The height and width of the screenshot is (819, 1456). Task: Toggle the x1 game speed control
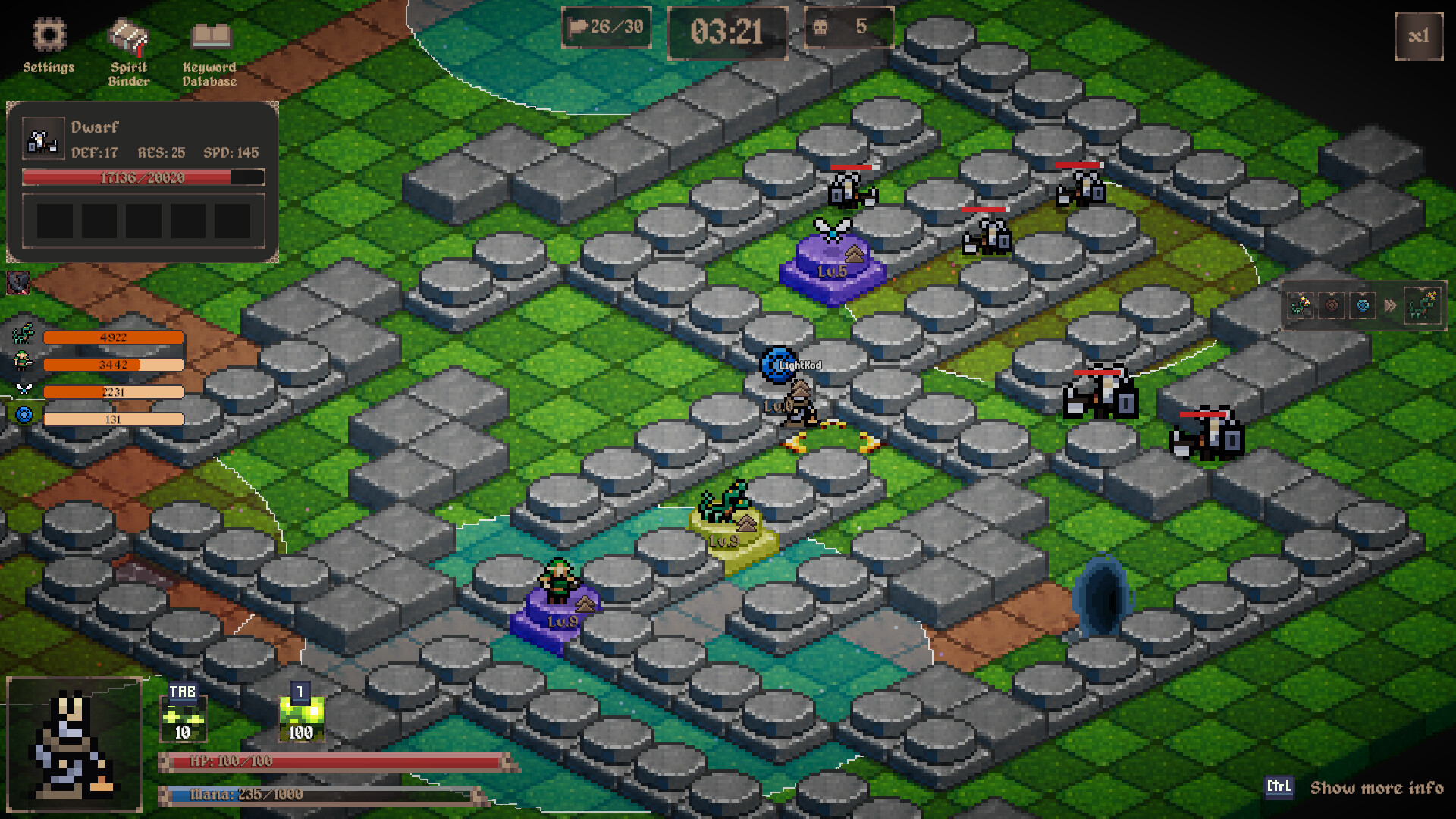pos(1420,36)
